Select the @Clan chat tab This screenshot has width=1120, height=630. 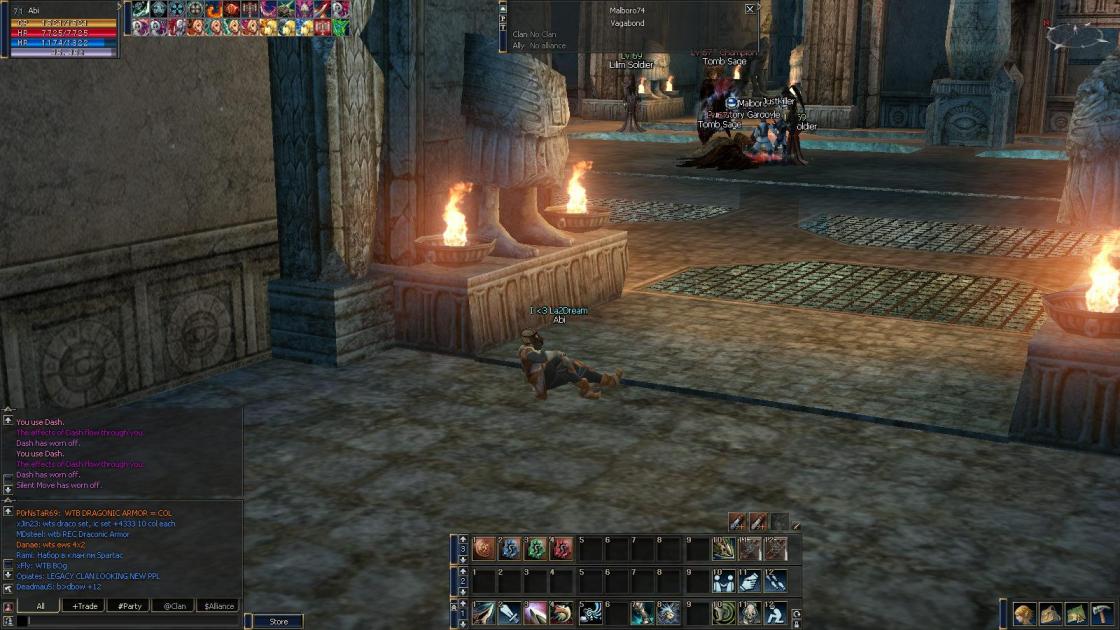click(175, 606)
